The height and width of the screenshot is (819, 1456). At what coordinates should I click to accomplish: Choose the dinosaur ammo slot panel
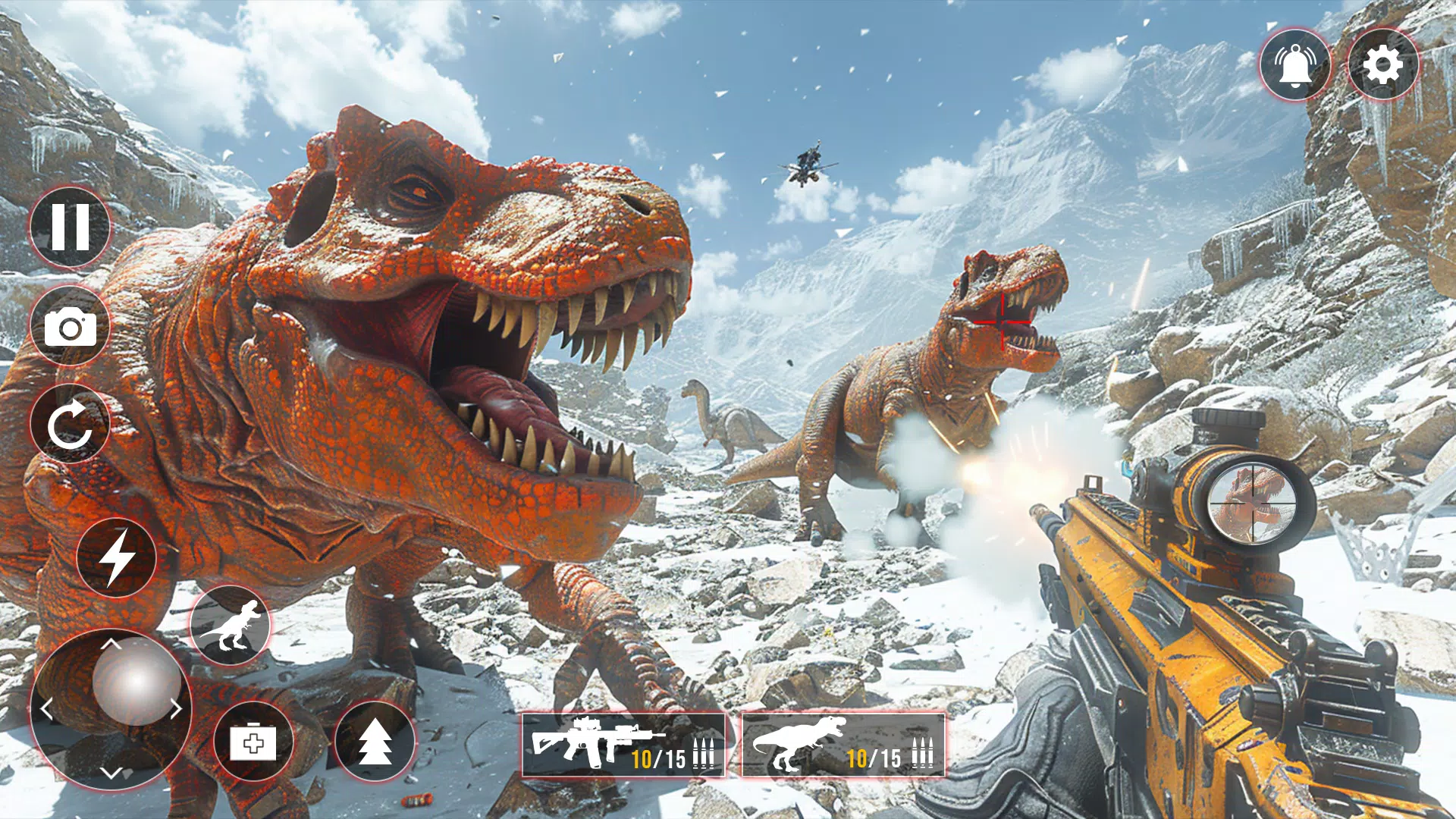click(843, 745)
